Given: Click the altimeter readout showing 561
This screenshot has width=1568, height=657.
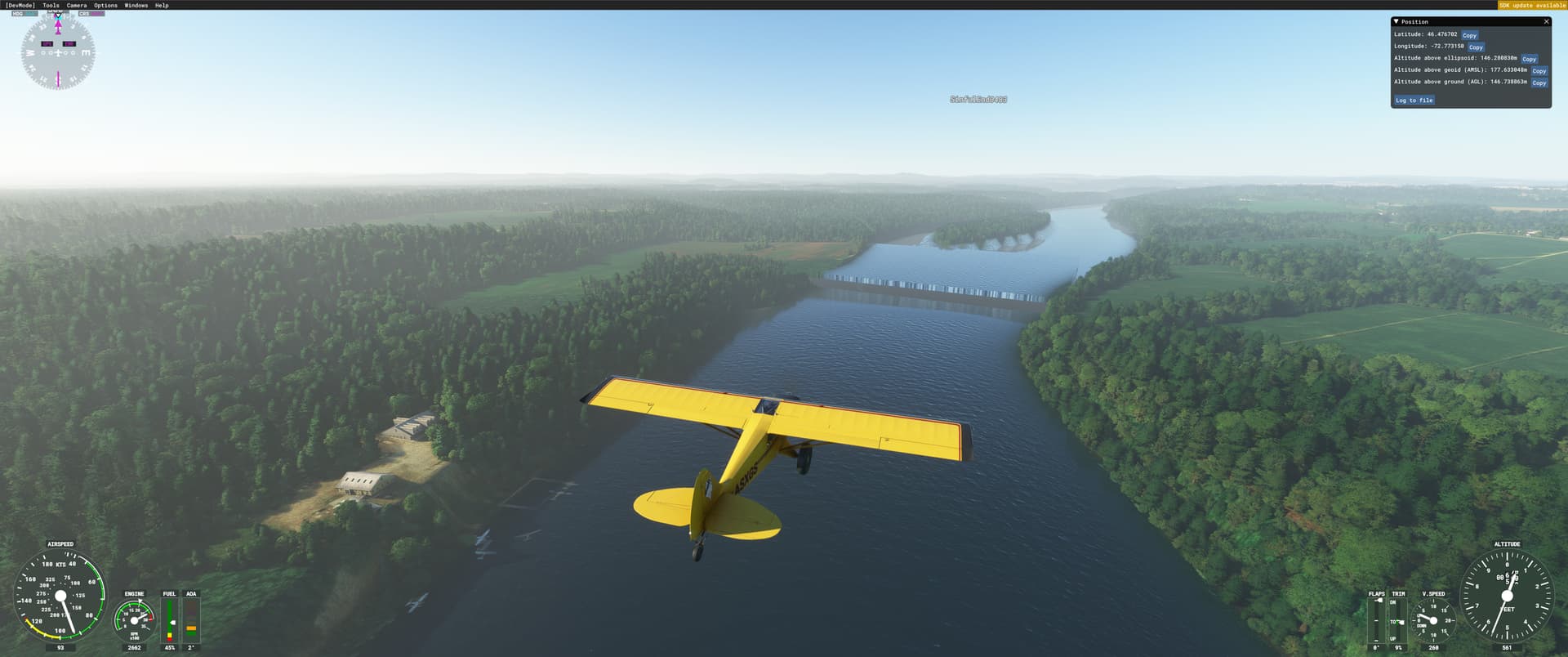Looking at the screenshot, I should [1507, 647].
